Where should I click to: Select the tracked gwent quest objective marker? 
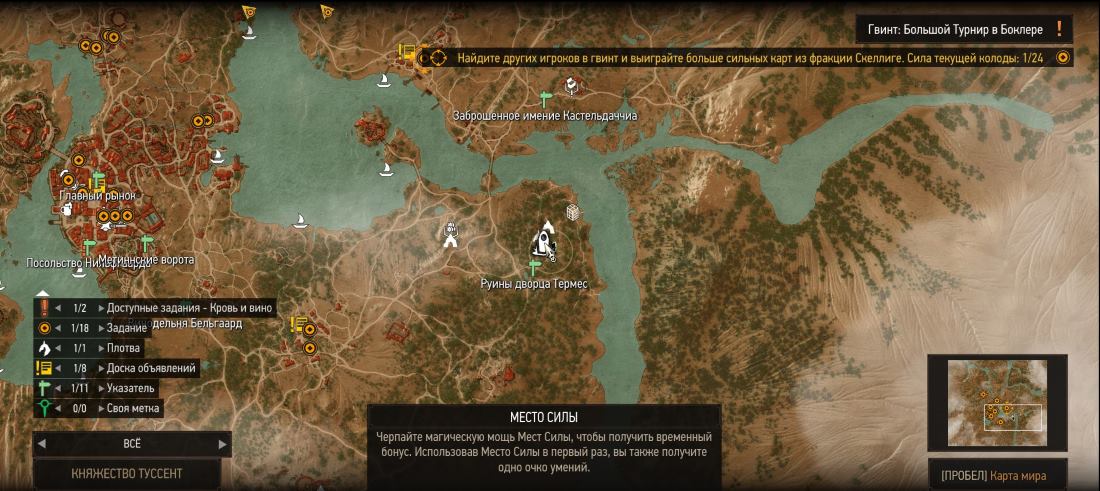(x=438, y=58)
